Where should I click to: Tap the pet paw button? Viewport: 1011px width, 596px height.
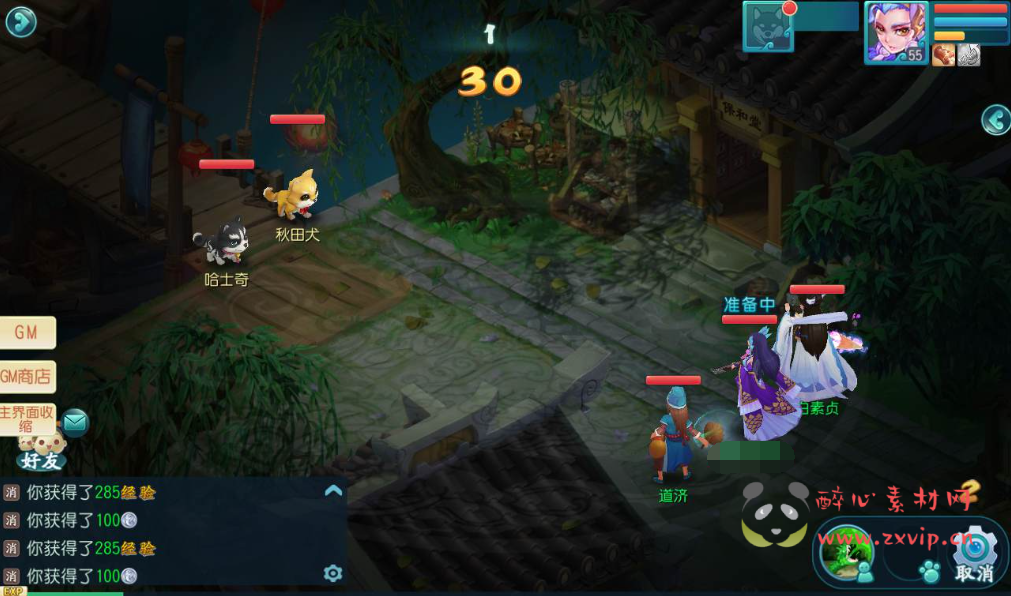930,572
